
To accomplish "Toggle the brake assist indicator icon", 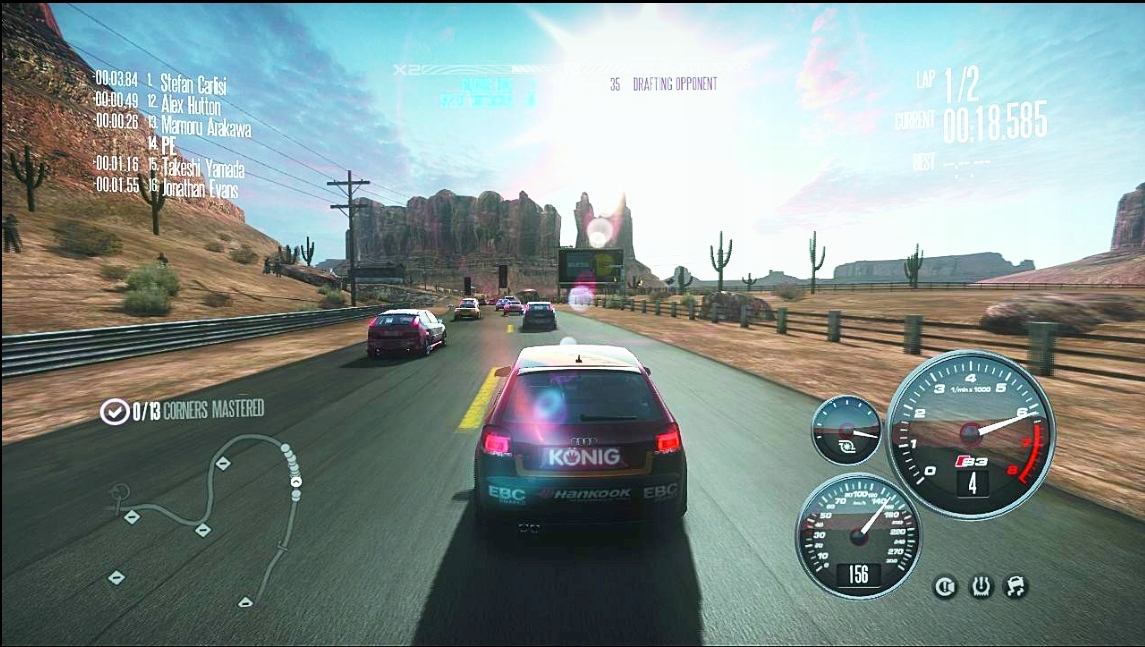I will pos(945,586).
